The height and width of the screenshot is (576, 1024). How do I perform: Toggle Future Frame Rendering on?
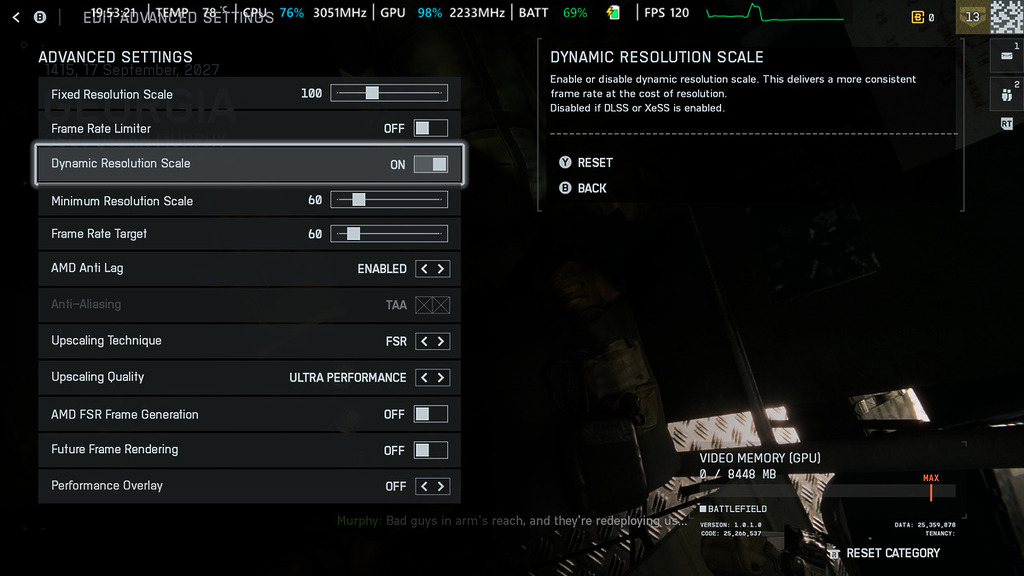pos(431,450)
